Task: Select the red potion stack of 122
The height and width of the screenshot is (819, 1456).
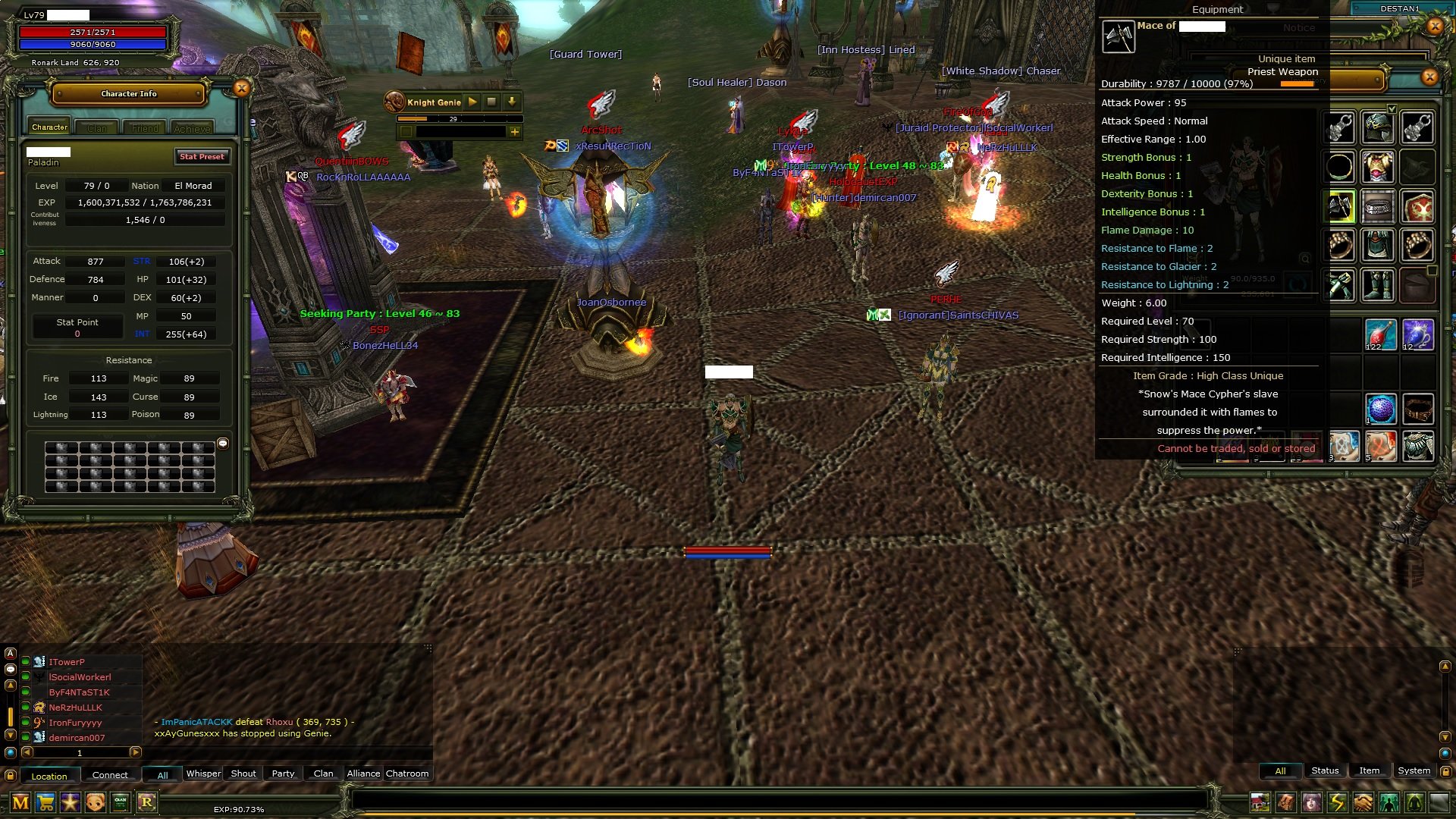Action: [x=1379, y=334]
